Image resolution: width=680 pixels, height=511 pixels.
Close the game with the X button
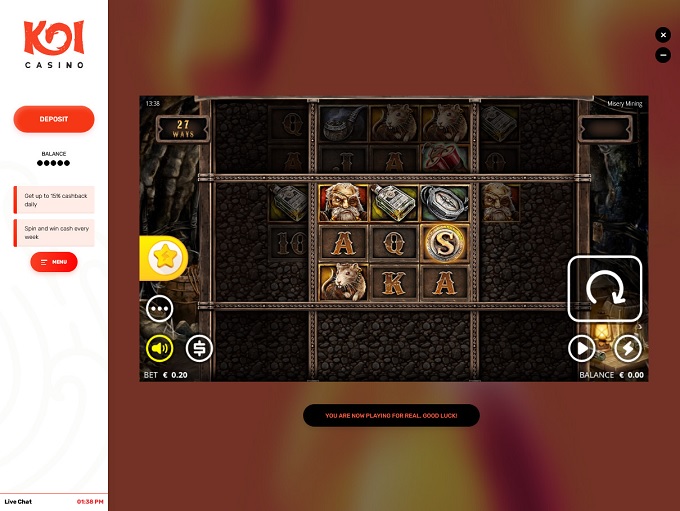663,35
